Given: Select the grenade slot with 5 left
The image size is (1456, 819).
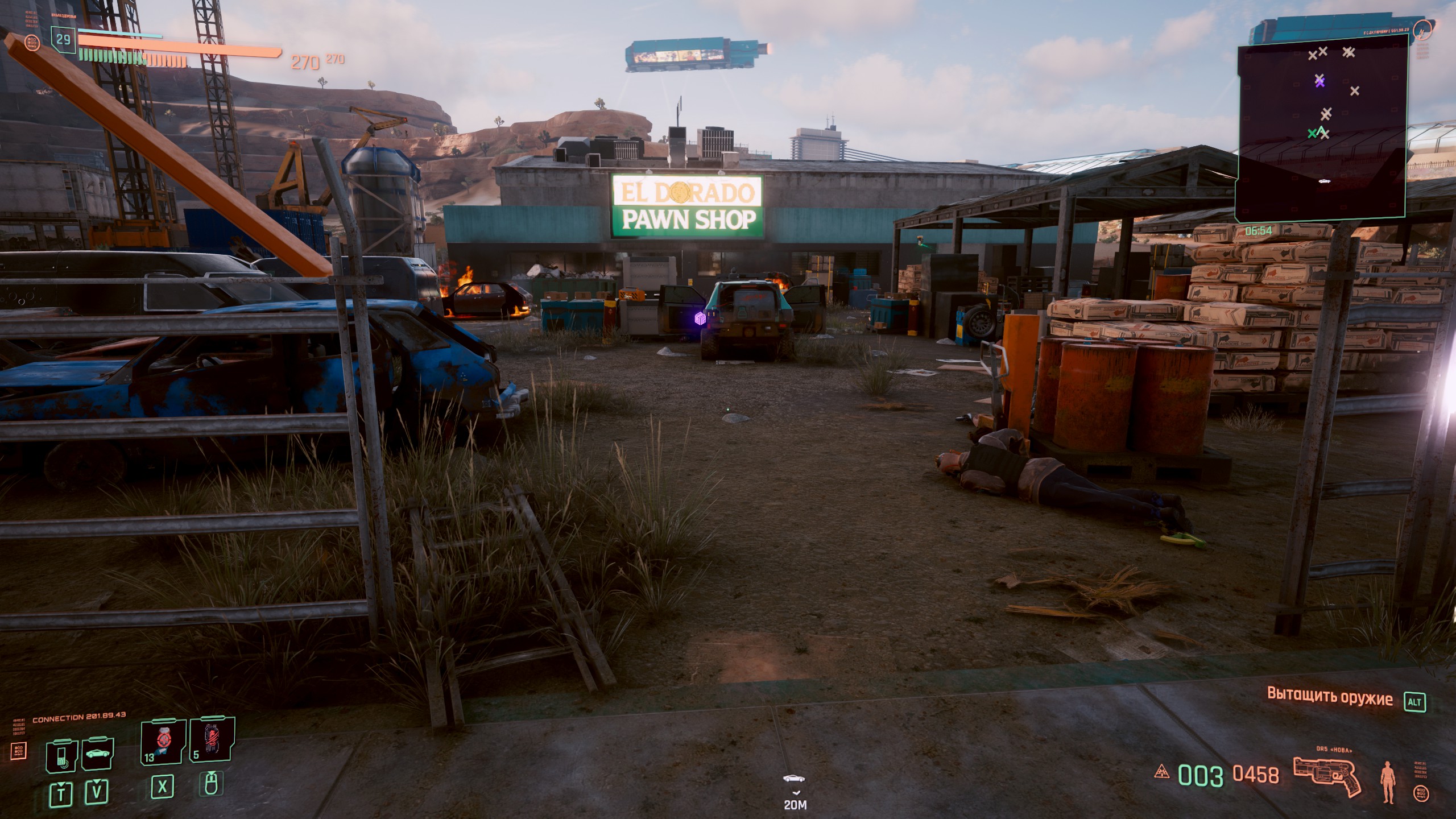Looking at the screenshot, I should pos(212,739).
